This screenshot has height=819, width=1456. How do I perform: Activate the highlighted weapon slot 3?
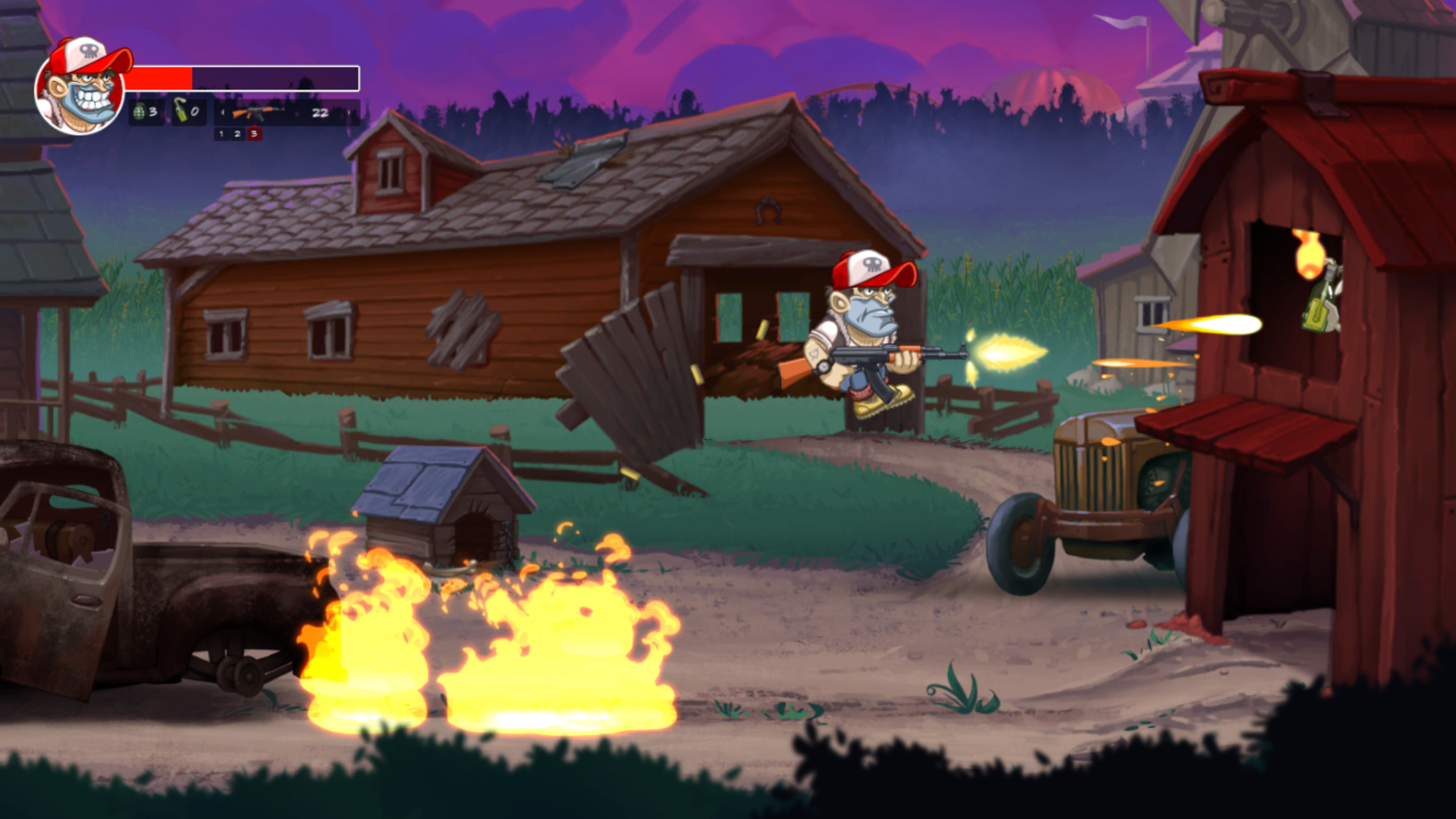click(255, 135)
